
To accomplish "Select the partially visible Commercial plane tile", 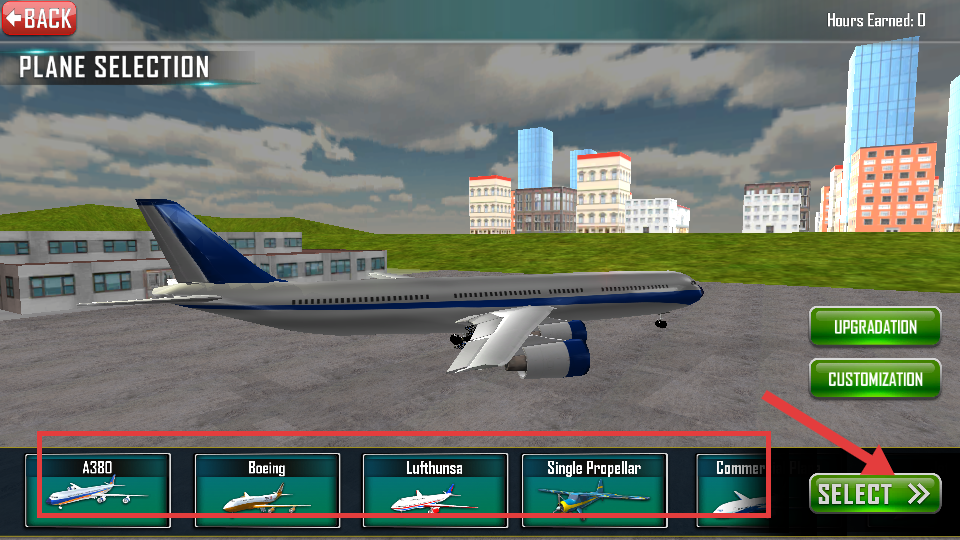I will 740,490.
